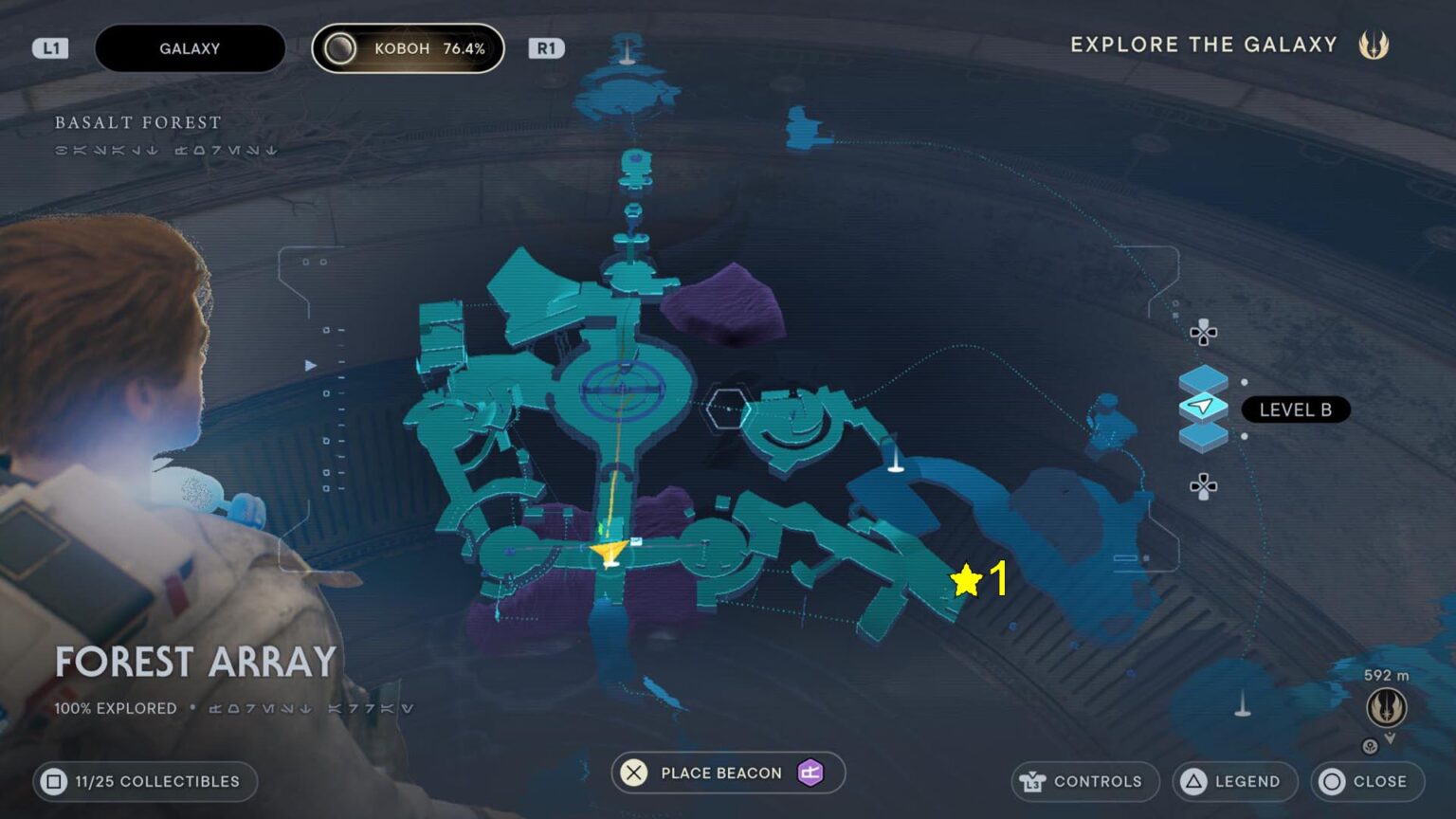Click the lower D-pad icon to change map level
The height and width of the screenshot is (819, 1456).
point(1203,485)
